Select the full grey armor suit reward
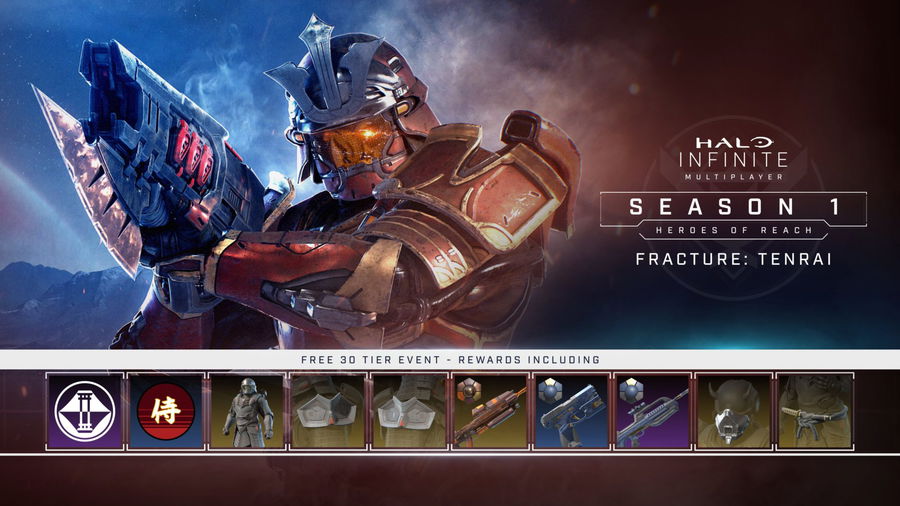Viewport: 900px width, 506px height. [247, 411]
